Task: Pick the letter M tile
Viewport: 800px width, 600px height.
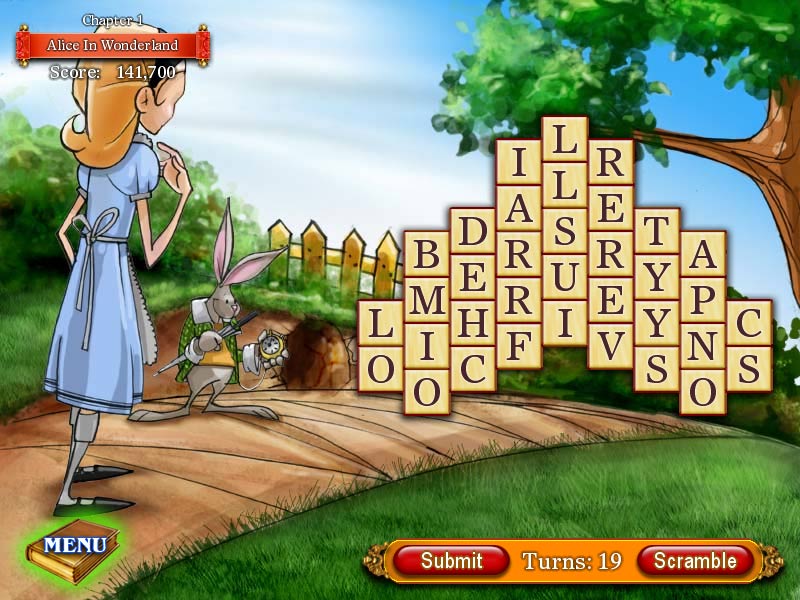Action: [427, 300]
